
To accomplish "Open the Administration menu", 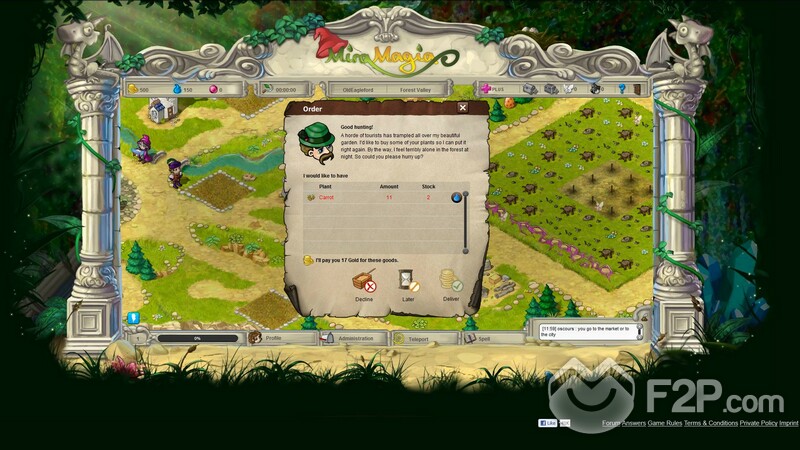I will (354, 338).
